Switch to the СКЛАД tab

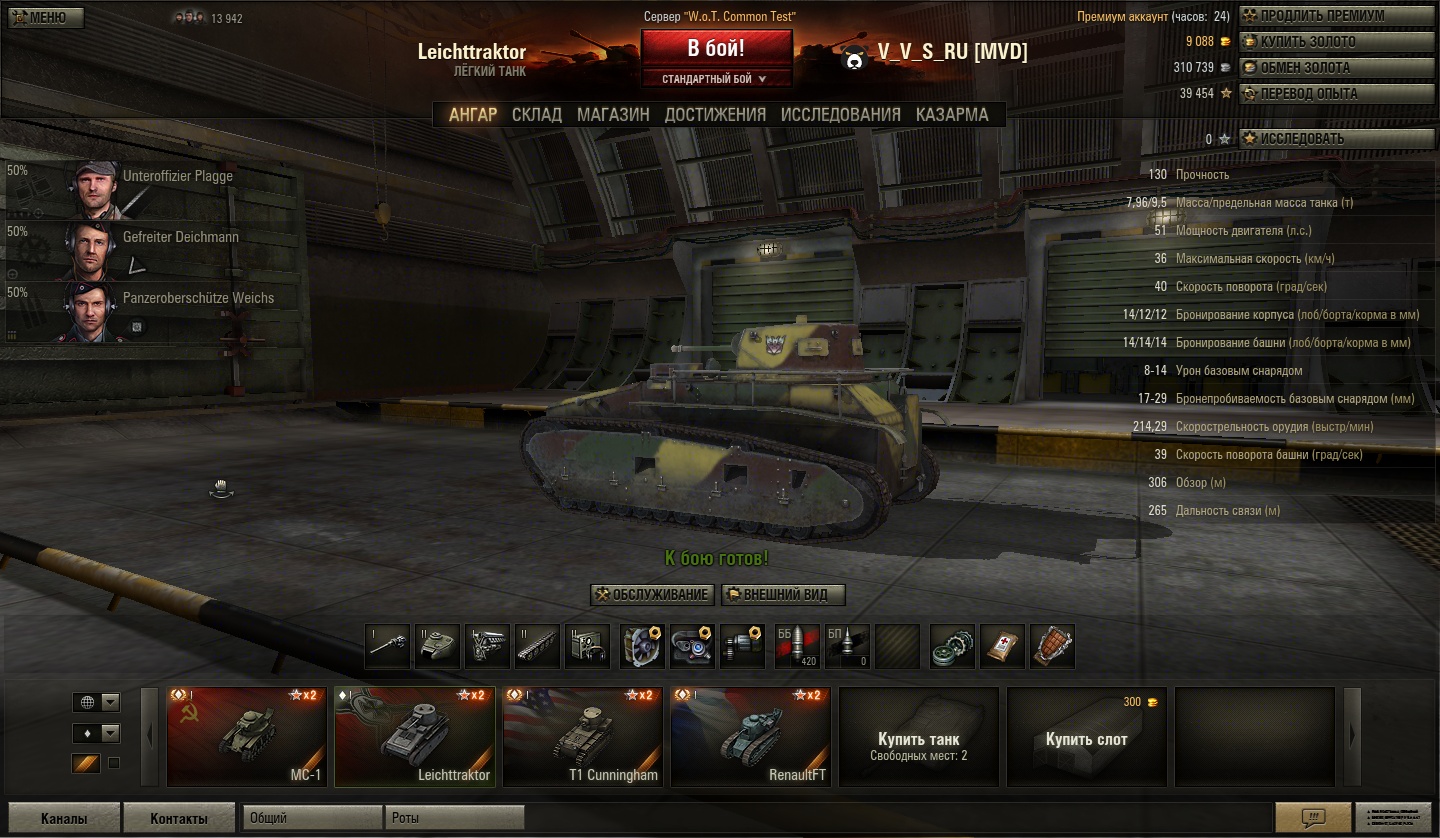tap(537, 115)
